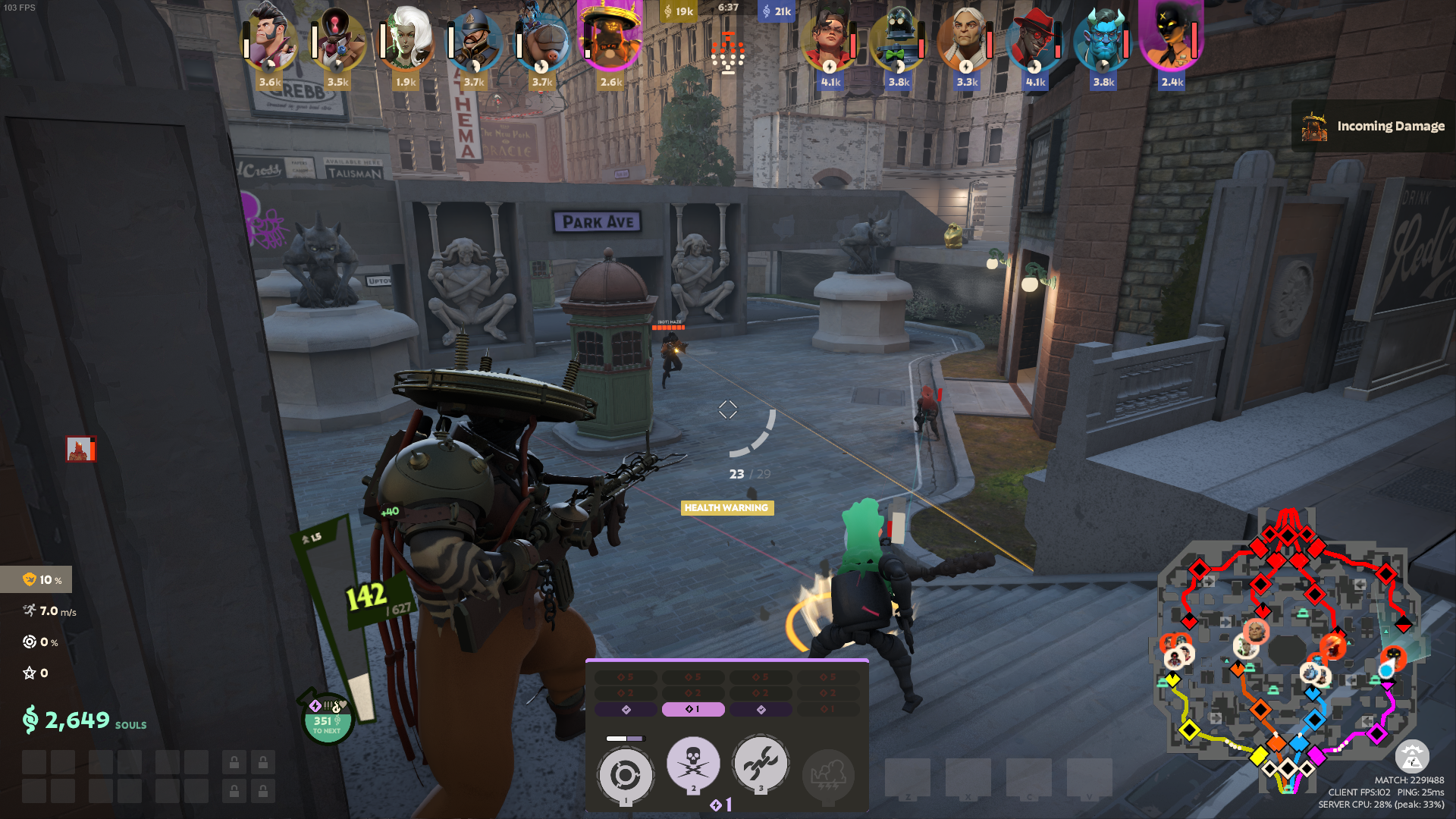
Task: Activate the ring ability in slot 1
Action: coord(625,775)
